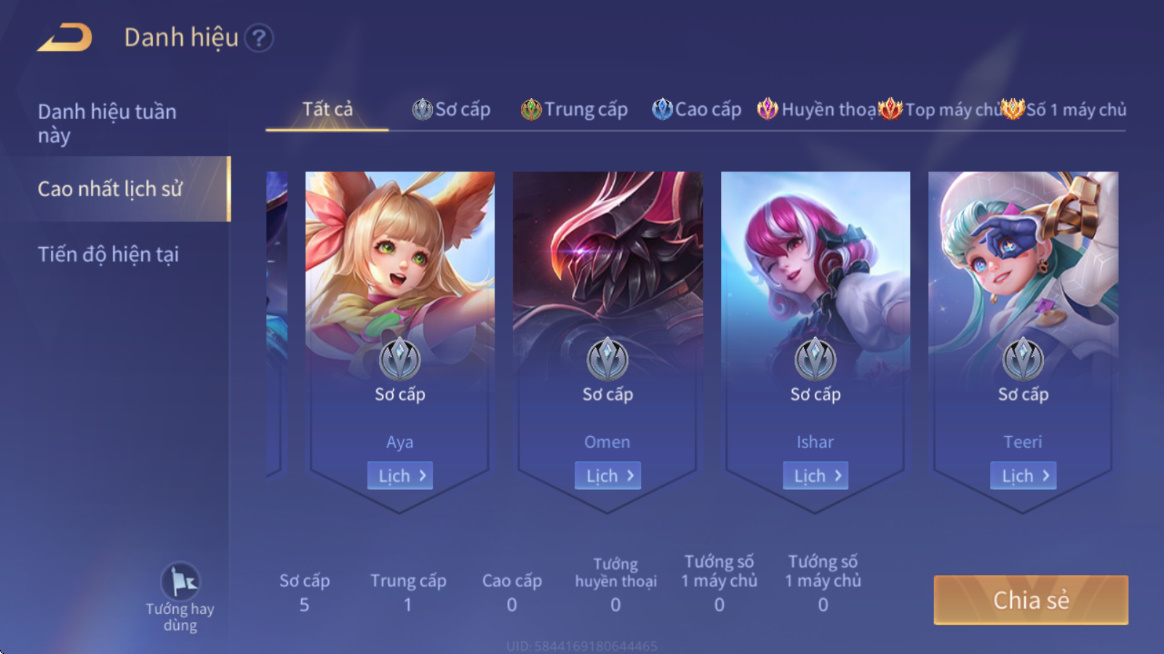Image resolution: width=1164 pixels, height=654 pixels.
Task: Toggle the Tướng hay dùng flag icon
Action: coord(180,582)
